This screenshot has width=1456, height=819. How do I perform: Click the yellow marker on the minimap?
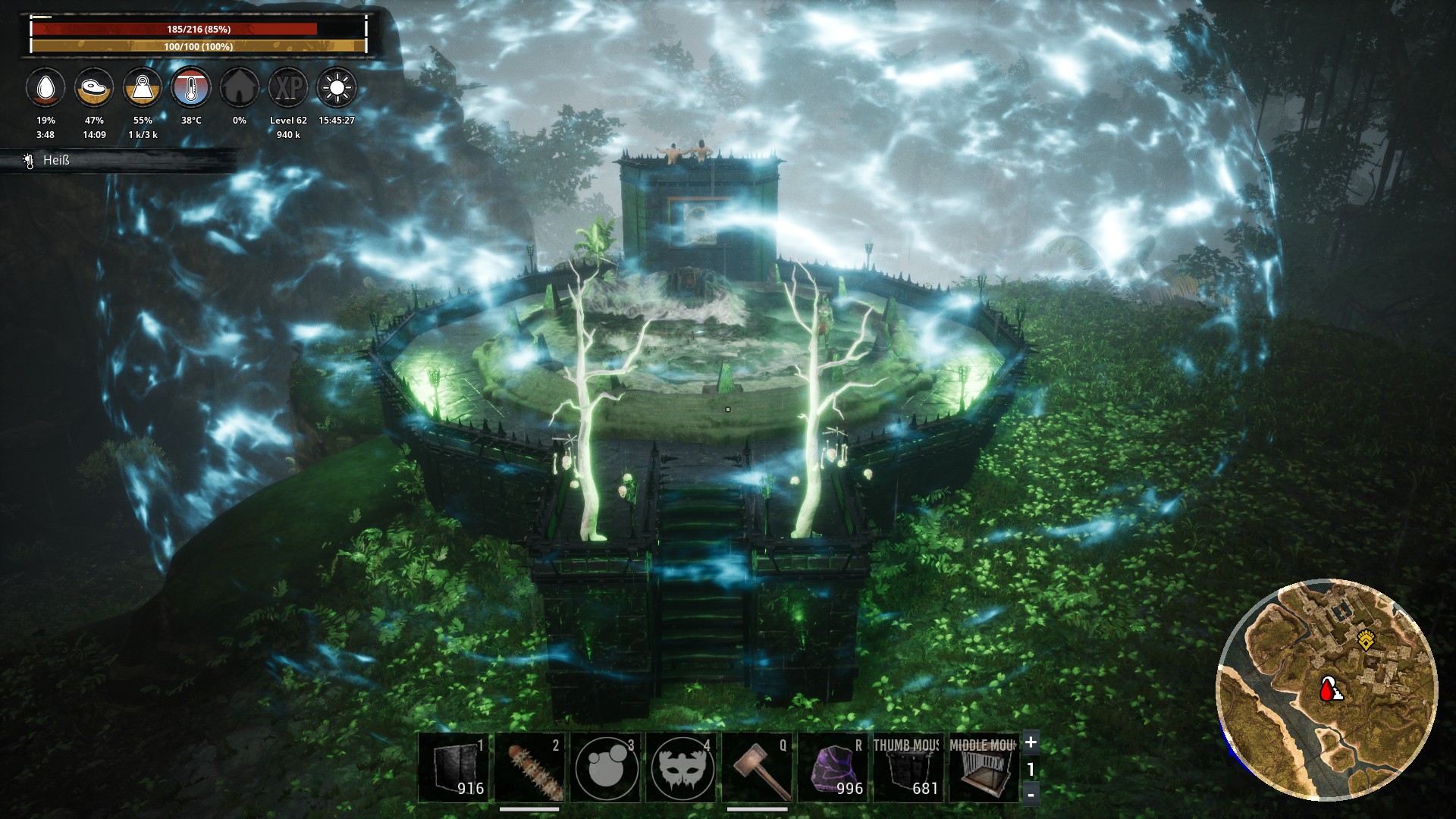(1367, 640)
